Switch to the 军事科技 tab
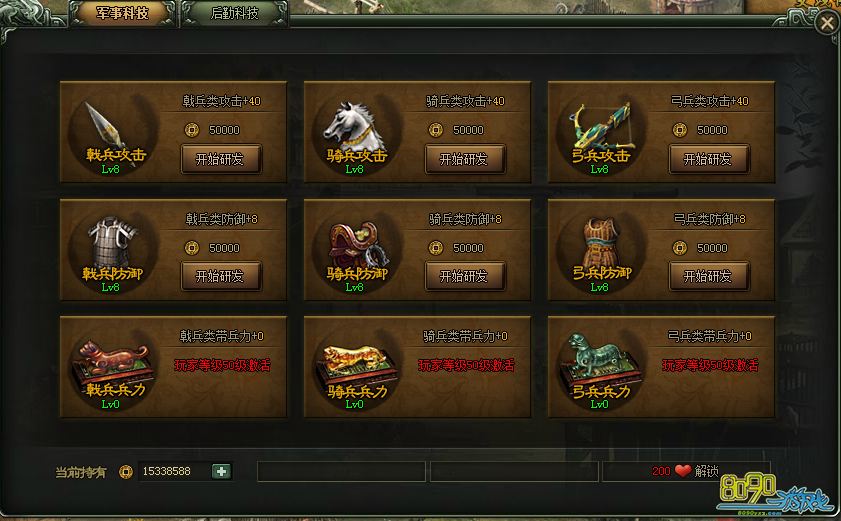Image resolution: width=841 pixels, height=521 pixels. point(122,14)
